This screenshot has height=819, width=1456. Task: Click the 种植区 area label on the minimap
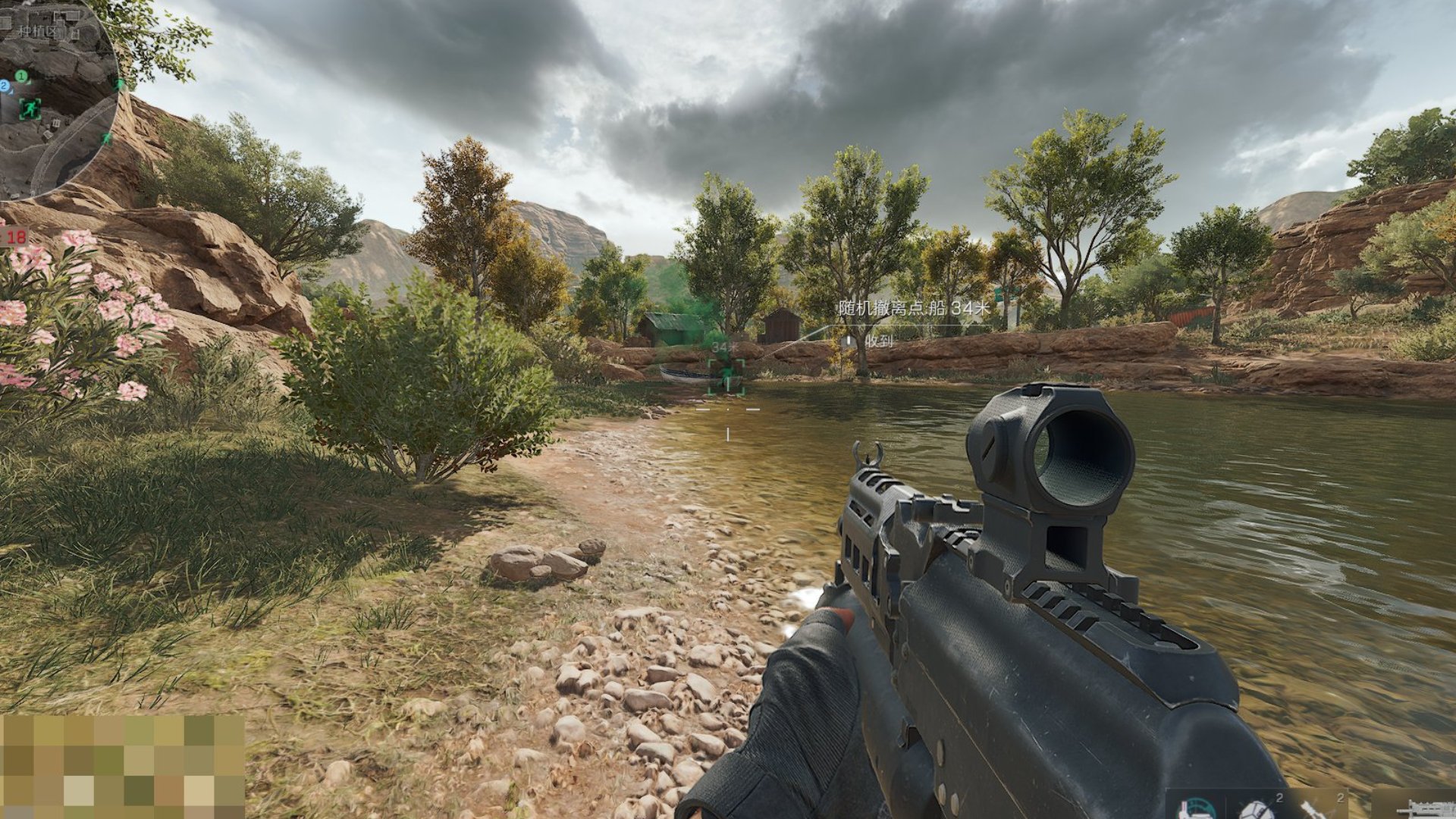coord(36,30)
